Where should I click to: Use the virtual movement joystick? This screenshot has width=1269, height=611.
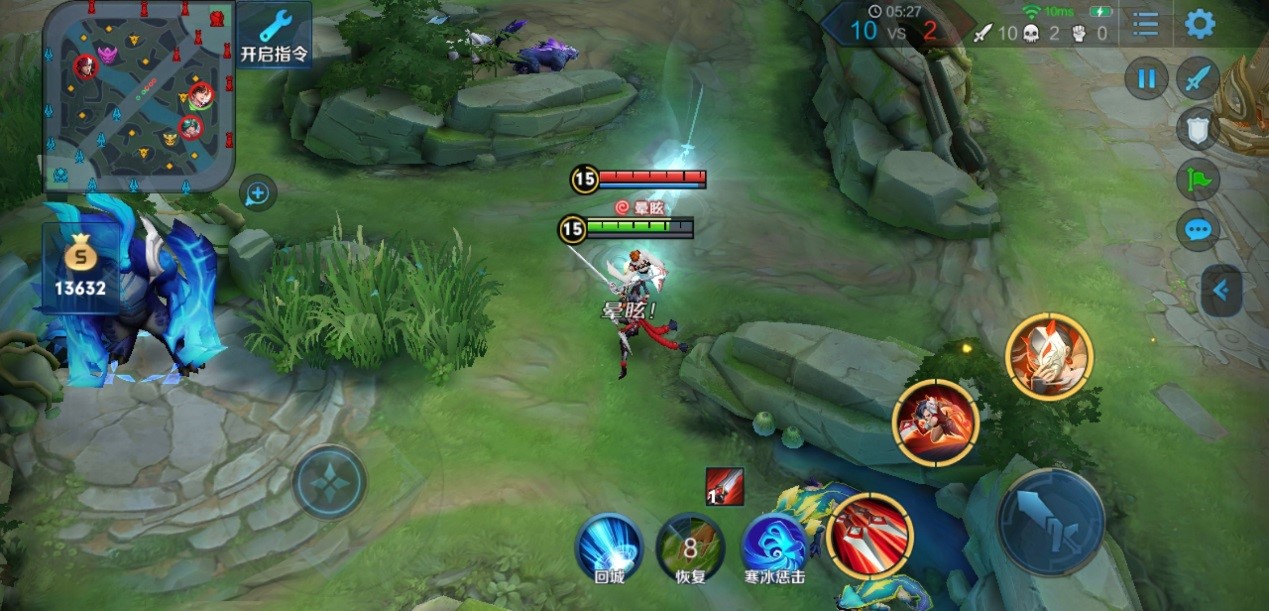coord(329,482)
